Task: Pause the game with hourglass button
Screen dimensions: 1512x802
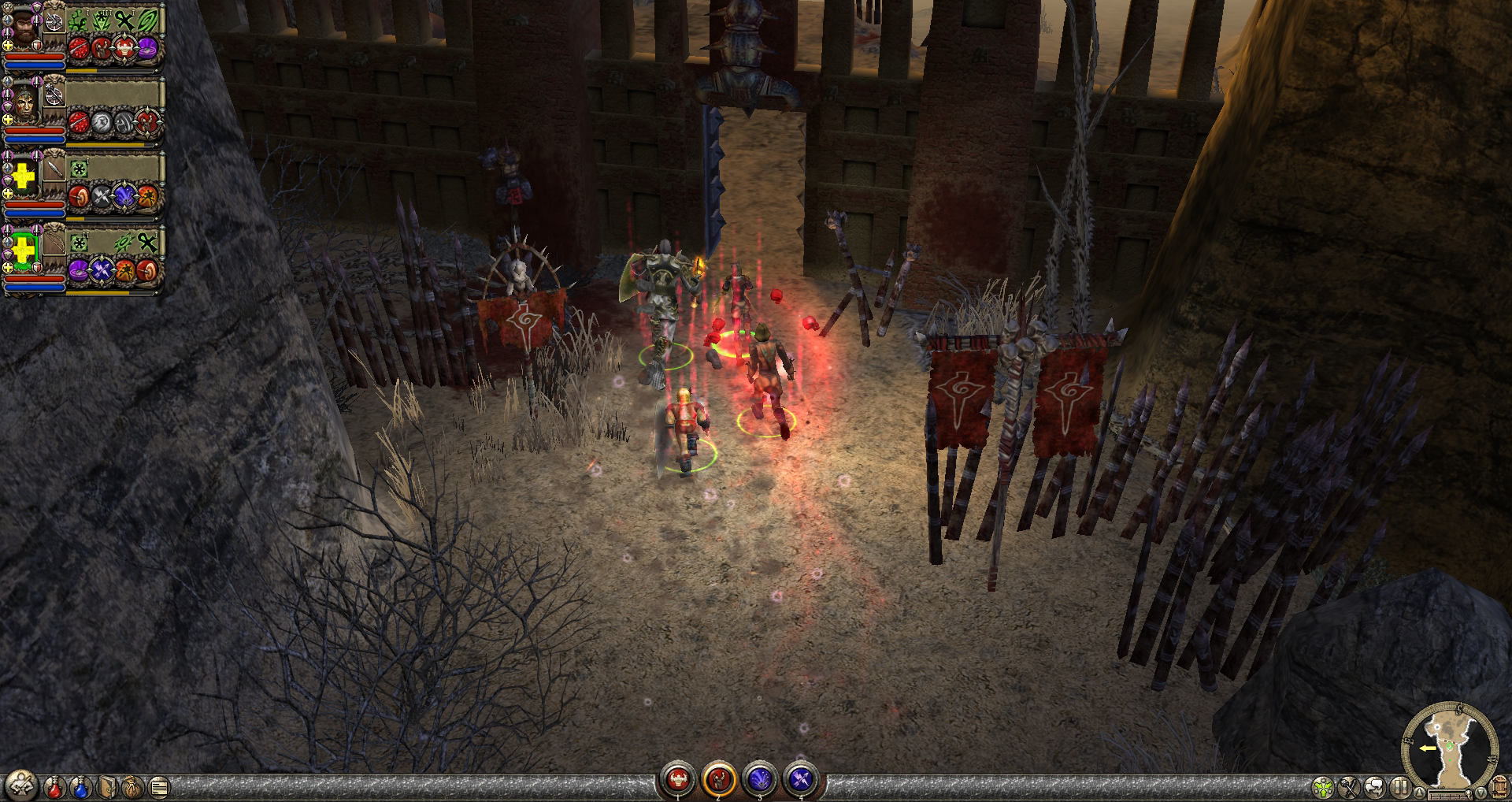Action: [1400, 787]
